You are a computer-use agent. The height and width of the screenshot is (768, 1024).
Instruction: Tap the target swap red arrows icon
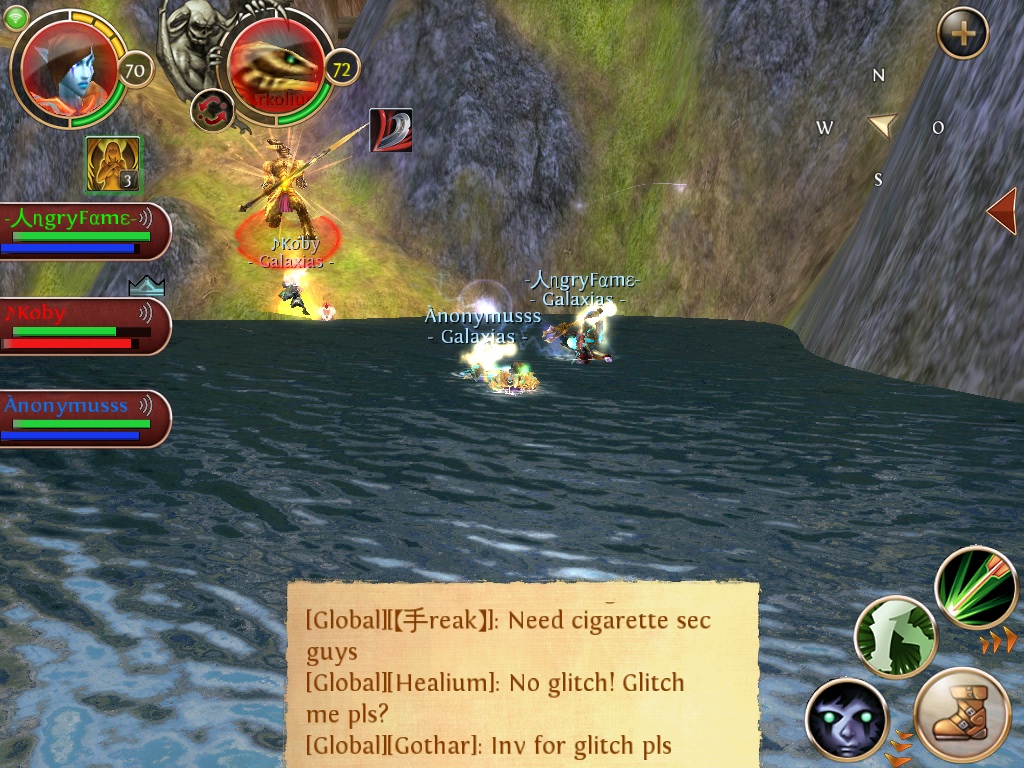click(212, 110)
